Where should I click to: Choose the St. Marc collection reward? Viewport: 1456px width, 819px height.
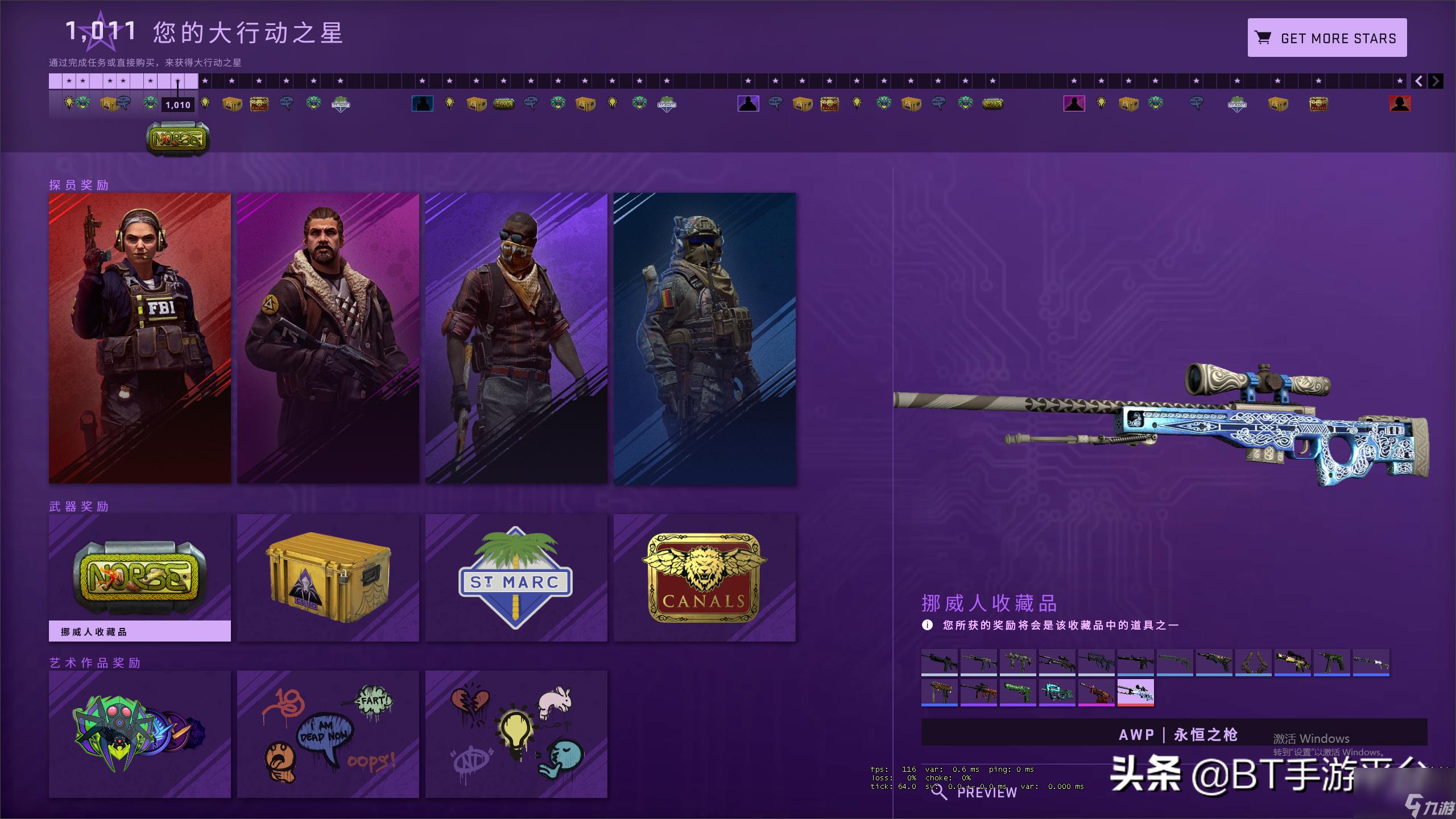[x=516, y=577]
